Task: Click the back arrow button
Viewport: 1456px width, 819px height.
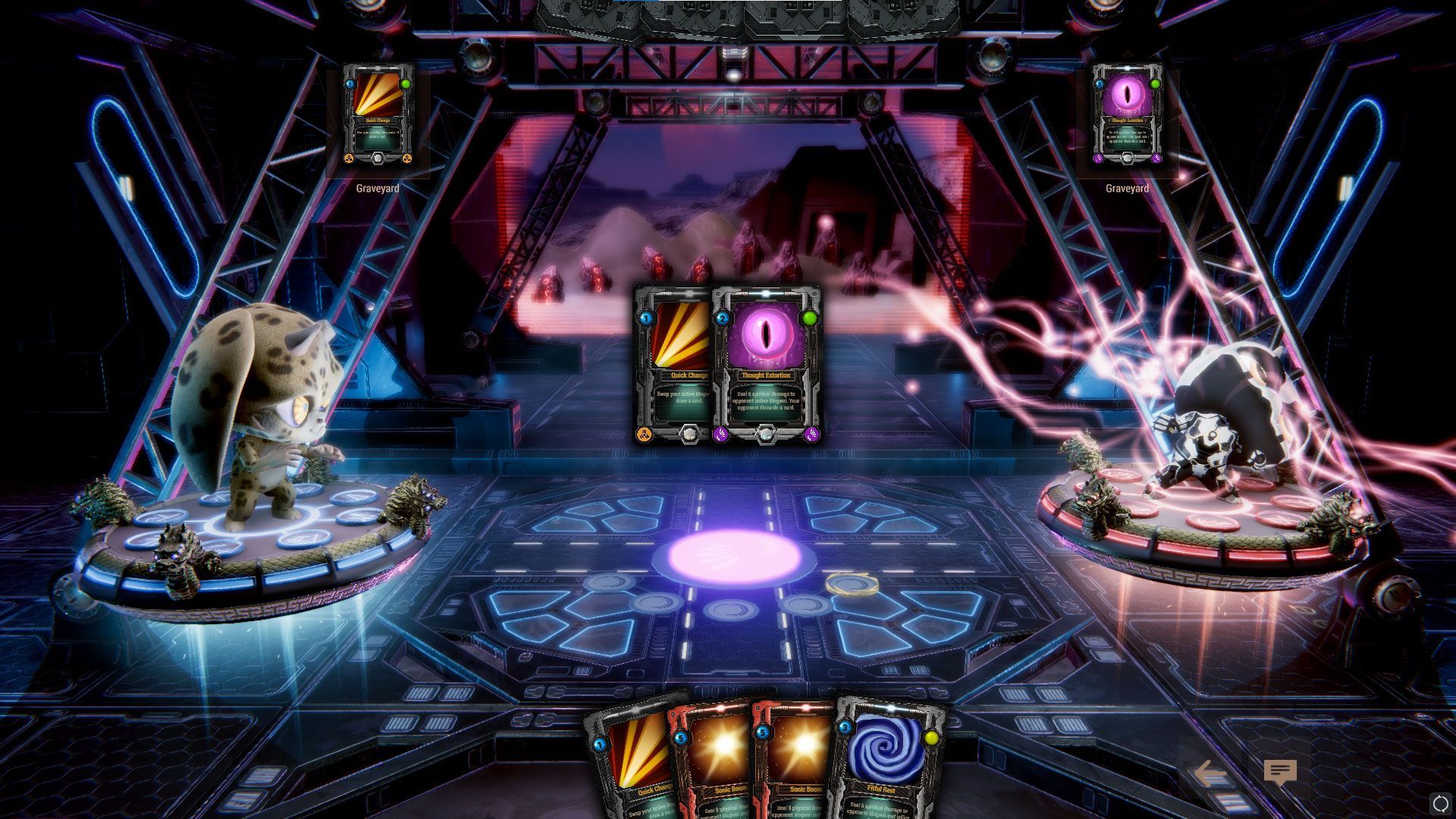Action: point(1210,773)
